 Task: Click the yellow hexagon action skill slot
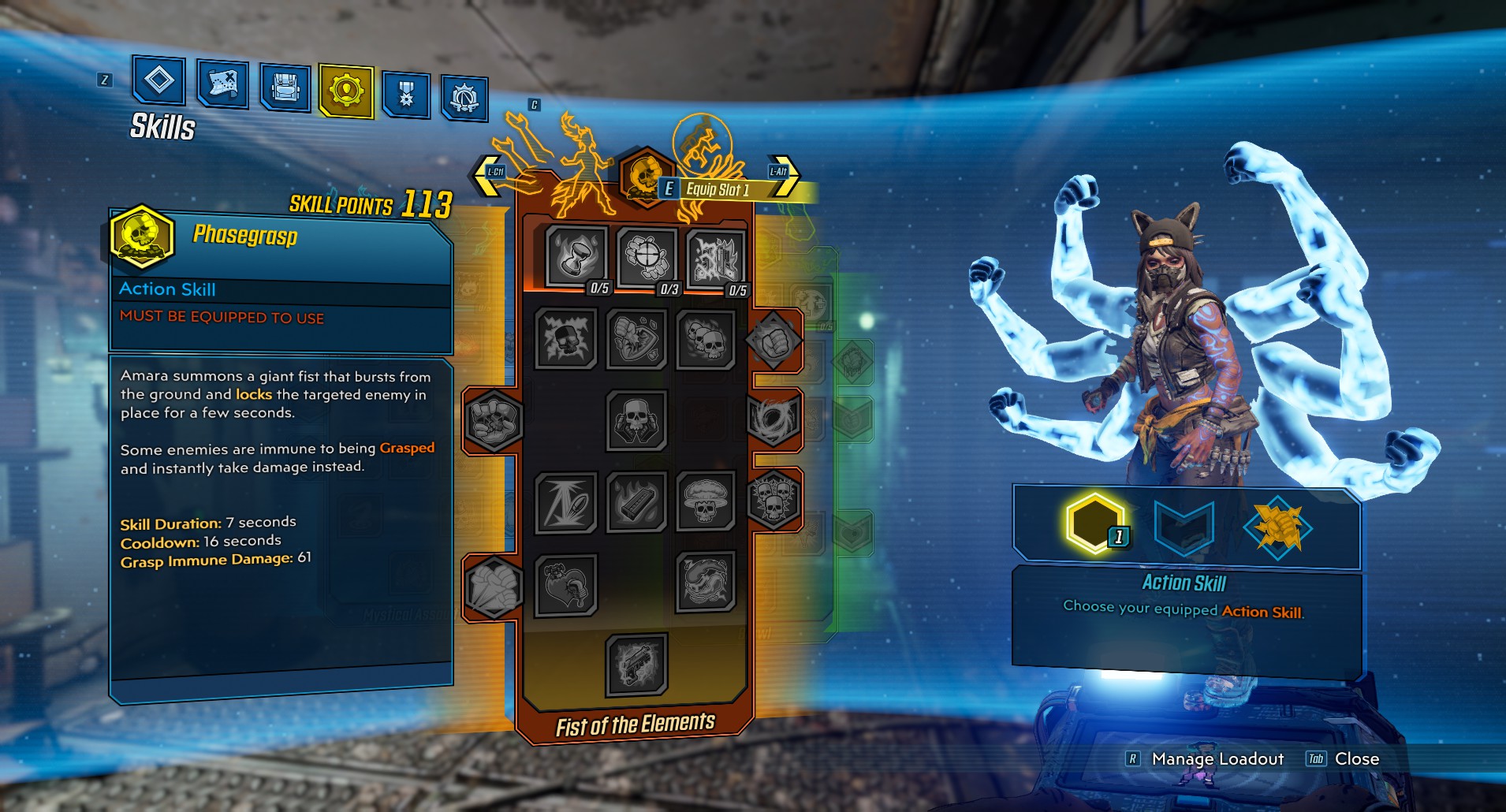1094,523
